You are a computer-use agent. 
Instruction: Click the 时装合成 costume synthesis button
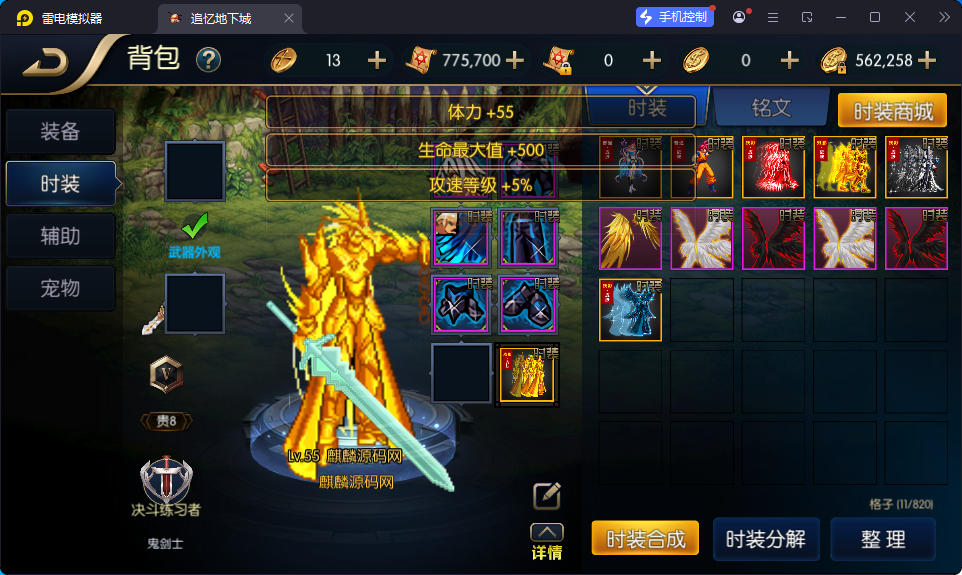pos(645,539)
